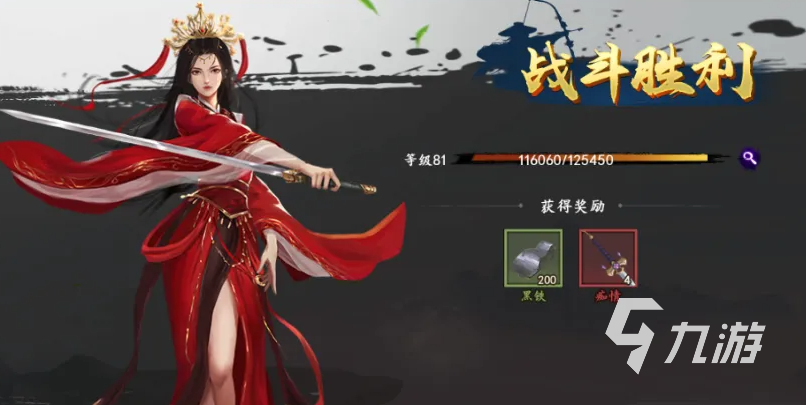Screen dimensions: 806x405
Task: Select the 黑铁 reward item slot
Action: coord(533,259)
